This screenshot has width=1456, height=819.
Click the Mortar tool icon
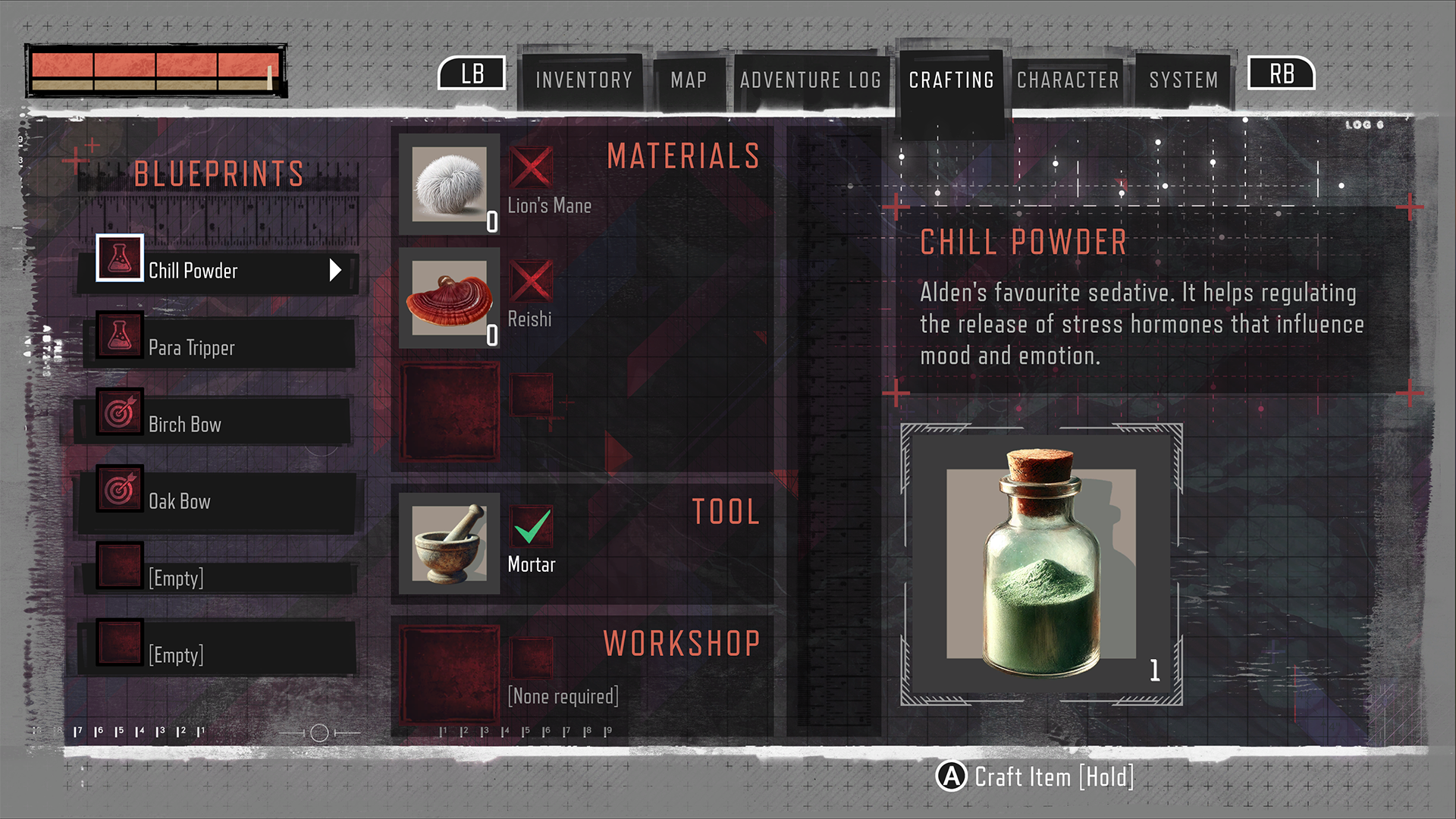pos(449,541)
